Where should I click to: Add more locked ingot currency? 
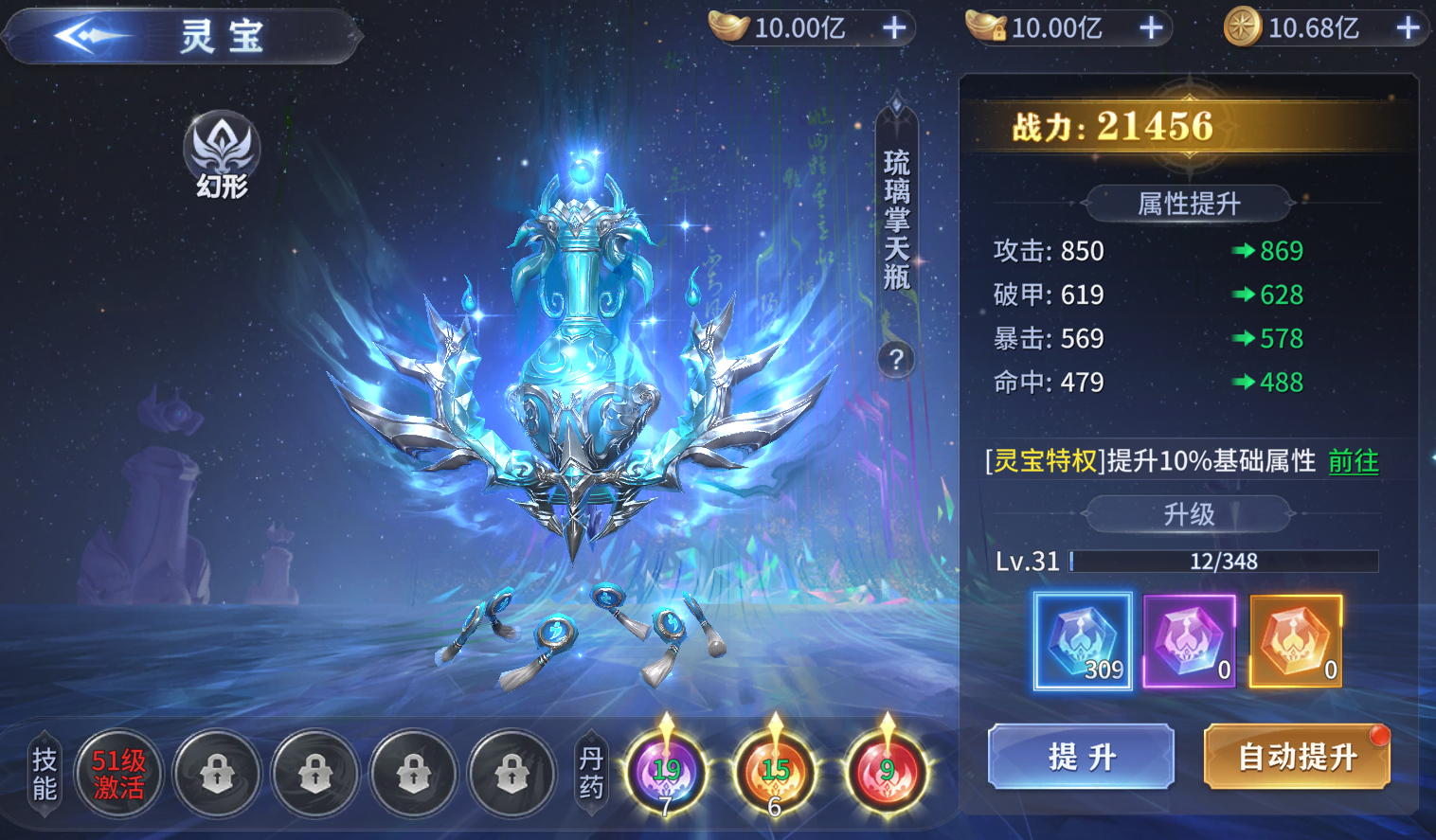[1151, 28]
